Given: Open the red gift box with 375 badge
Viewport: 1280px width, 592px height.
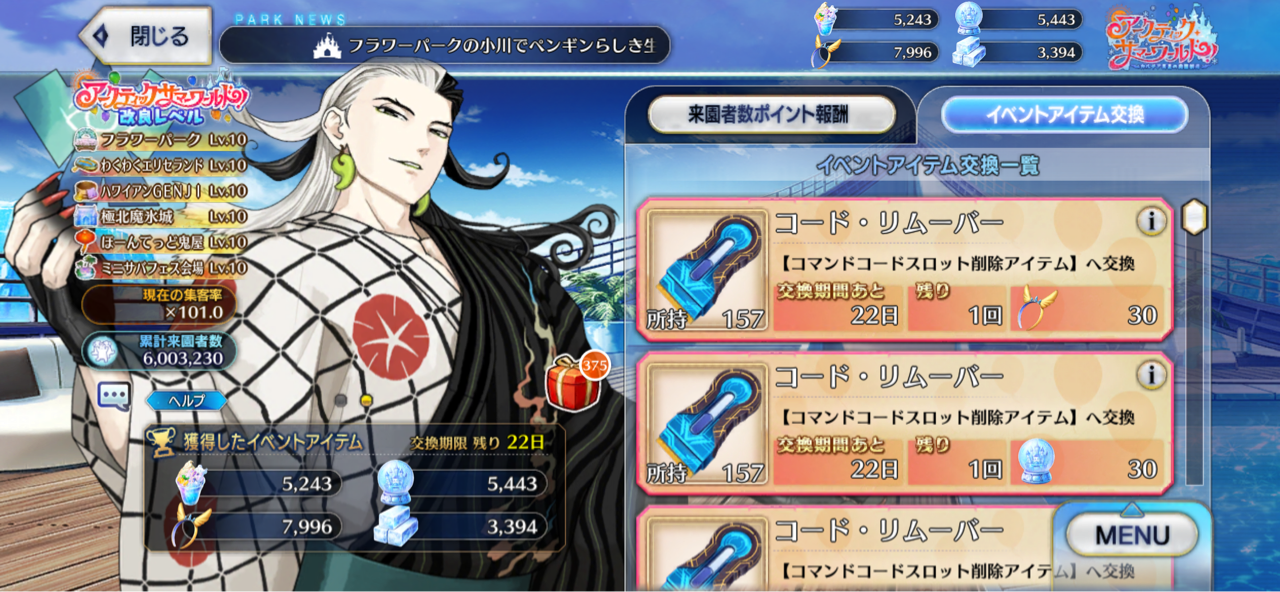Looking at the screenshot, I should 574,383.
